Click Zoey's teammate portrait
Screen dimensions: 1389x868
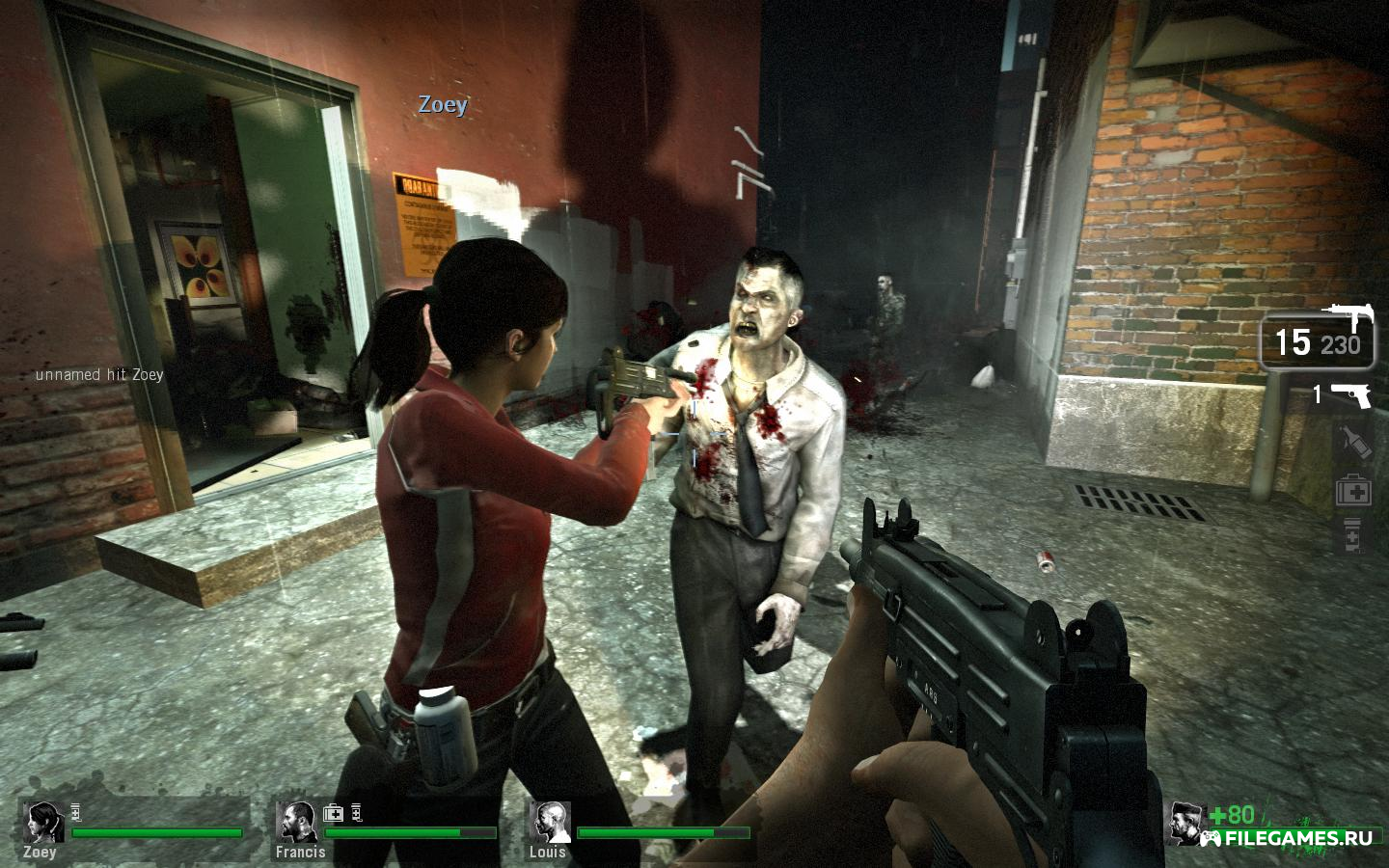(43, 821)
